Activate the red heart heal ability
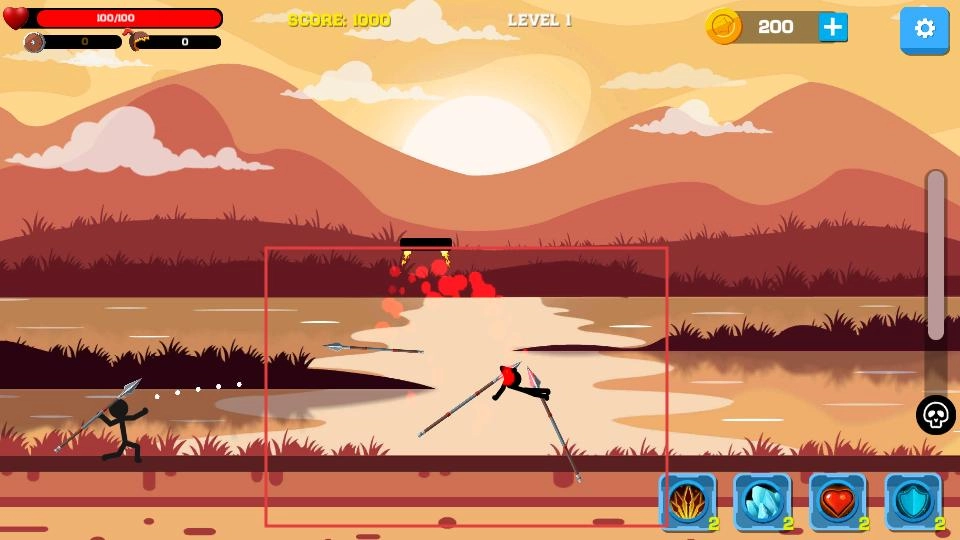This screenshot has width=960, height=540. 837,501
